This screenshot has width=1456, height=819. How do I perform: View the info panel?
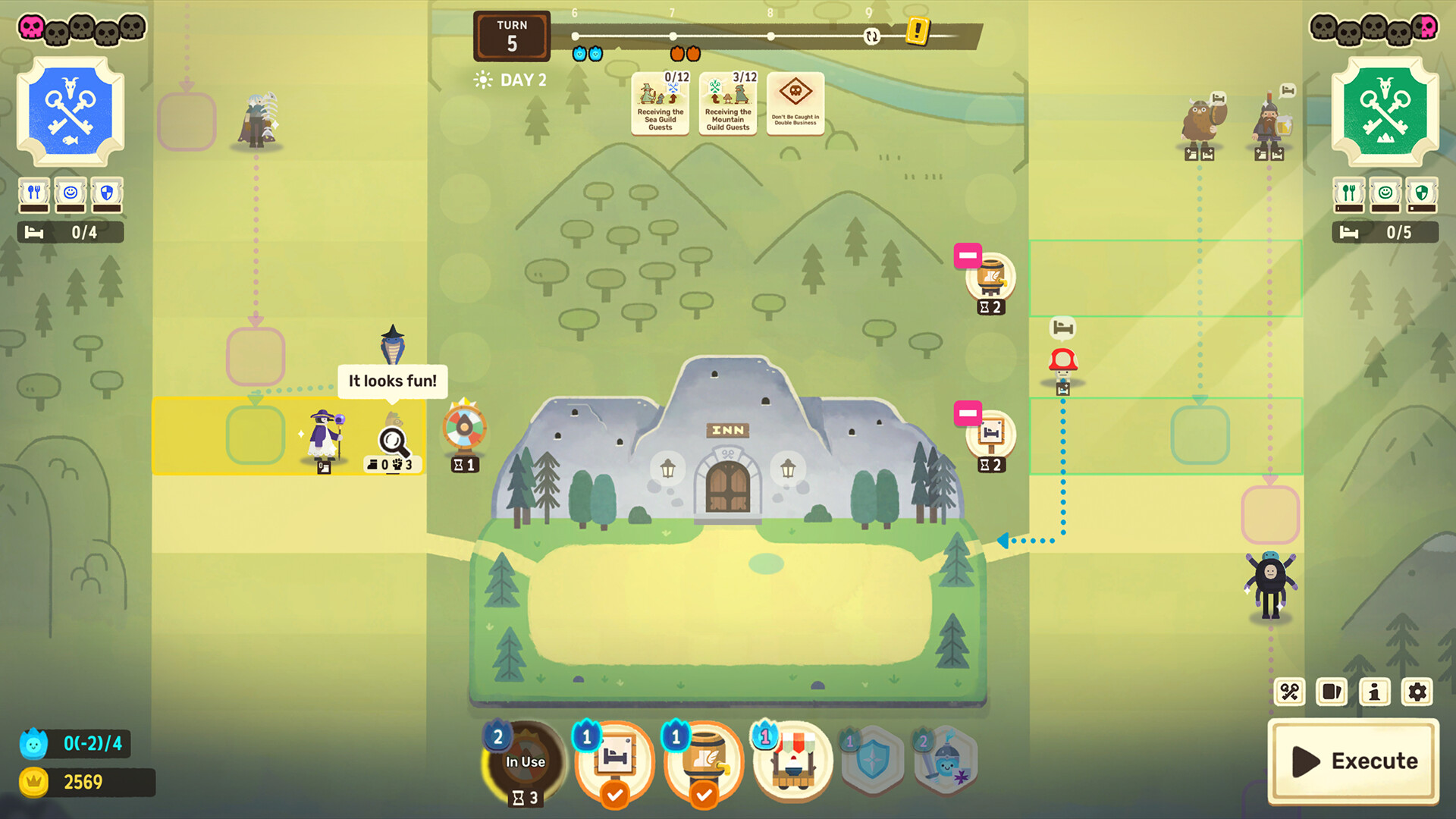tap(1374, 692)
